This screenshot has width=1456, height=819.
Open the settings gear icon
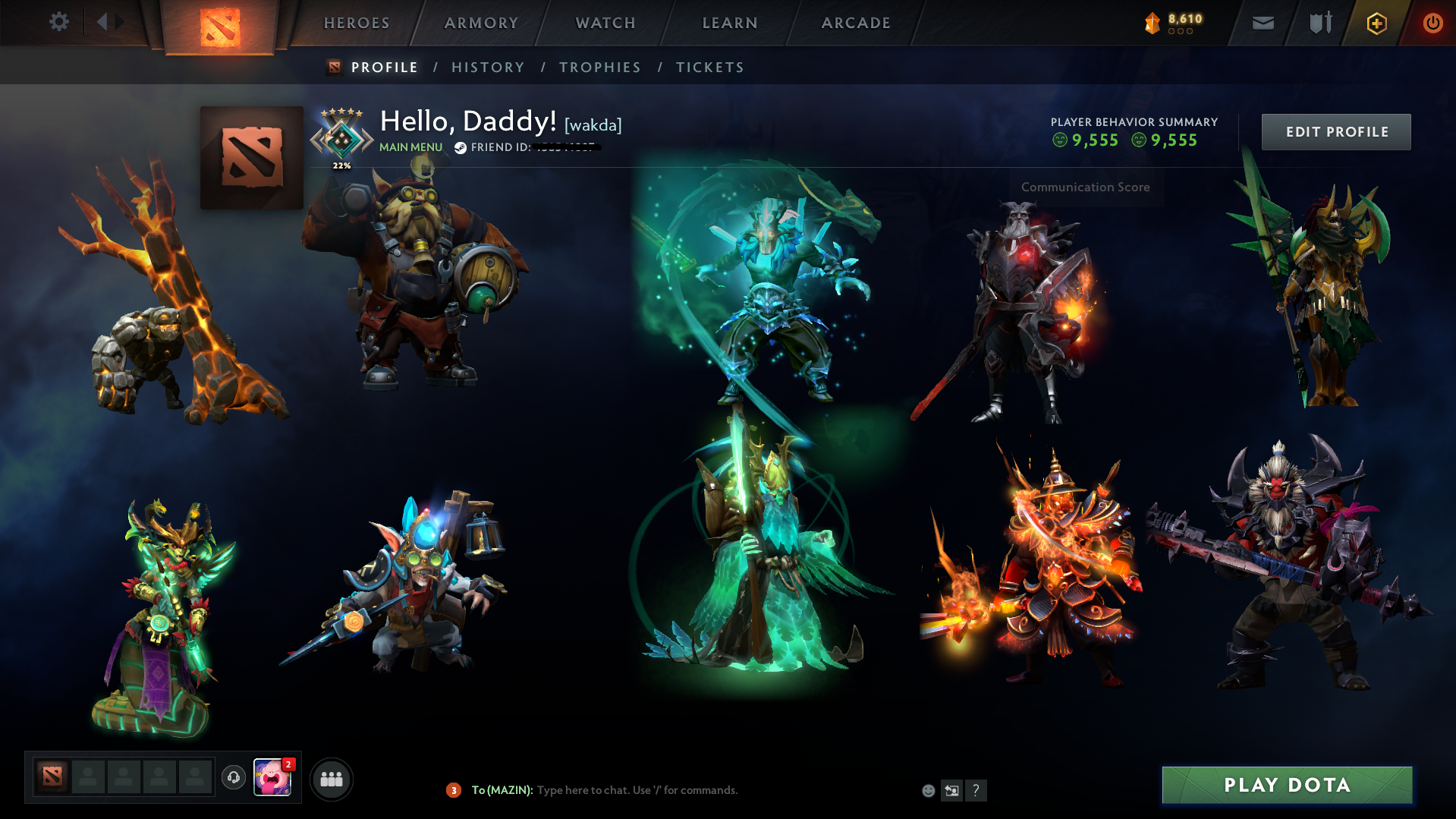point(59,22)
